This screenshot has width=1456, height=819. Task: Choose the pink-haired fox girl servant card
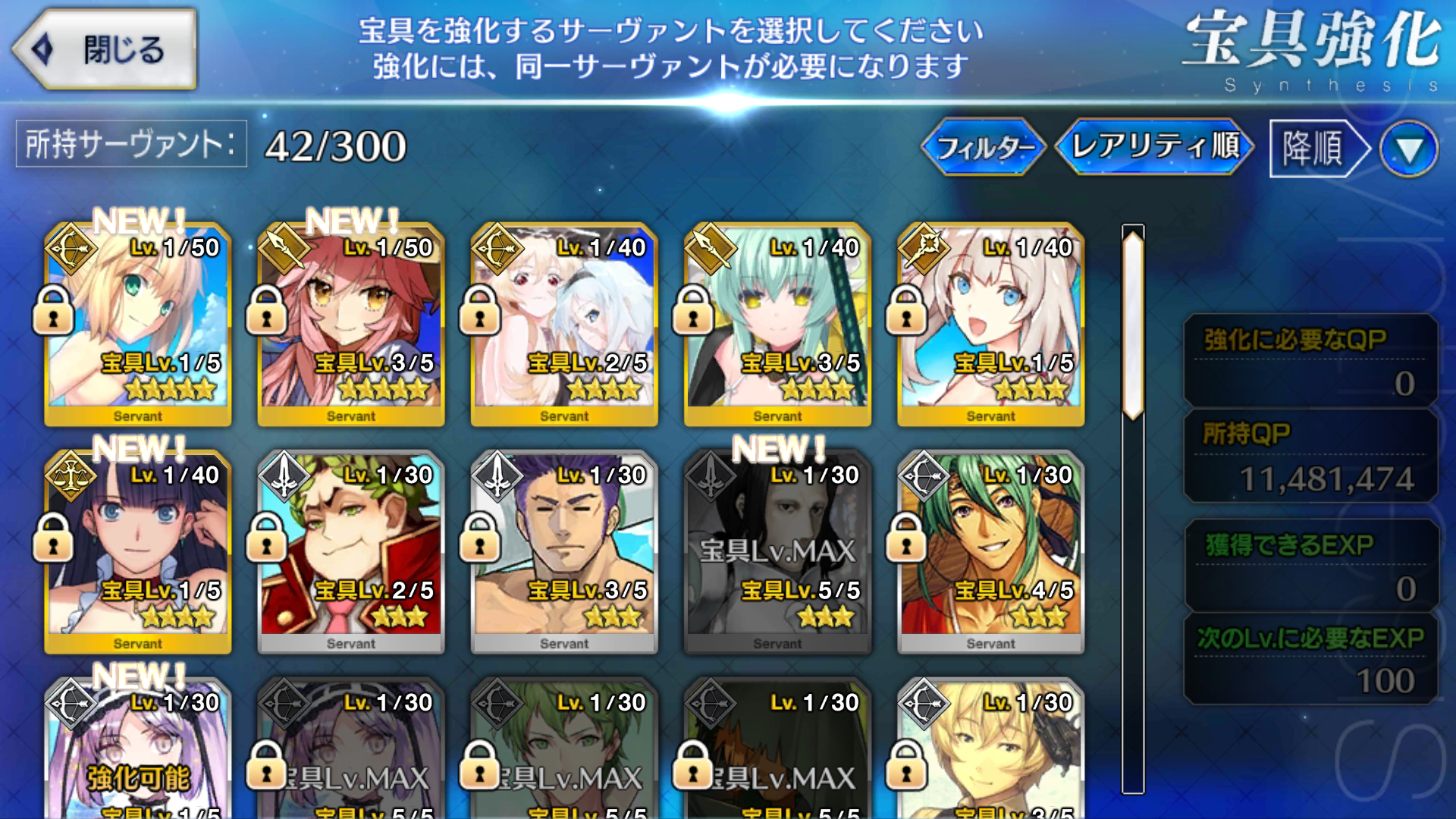[351, 325]
